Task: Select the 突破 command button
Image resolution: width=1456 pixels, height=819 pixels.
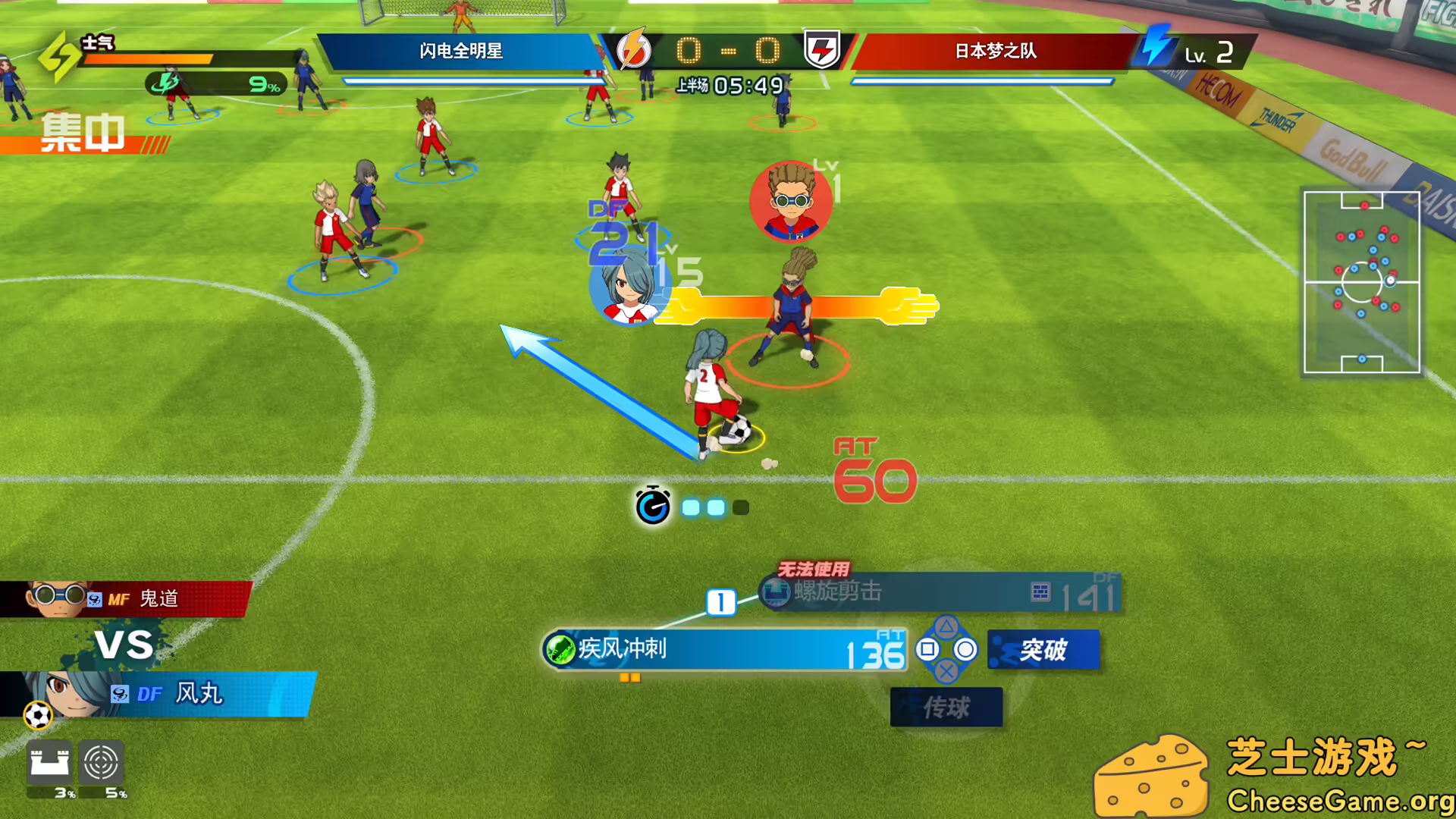Action: point(1042,649)
